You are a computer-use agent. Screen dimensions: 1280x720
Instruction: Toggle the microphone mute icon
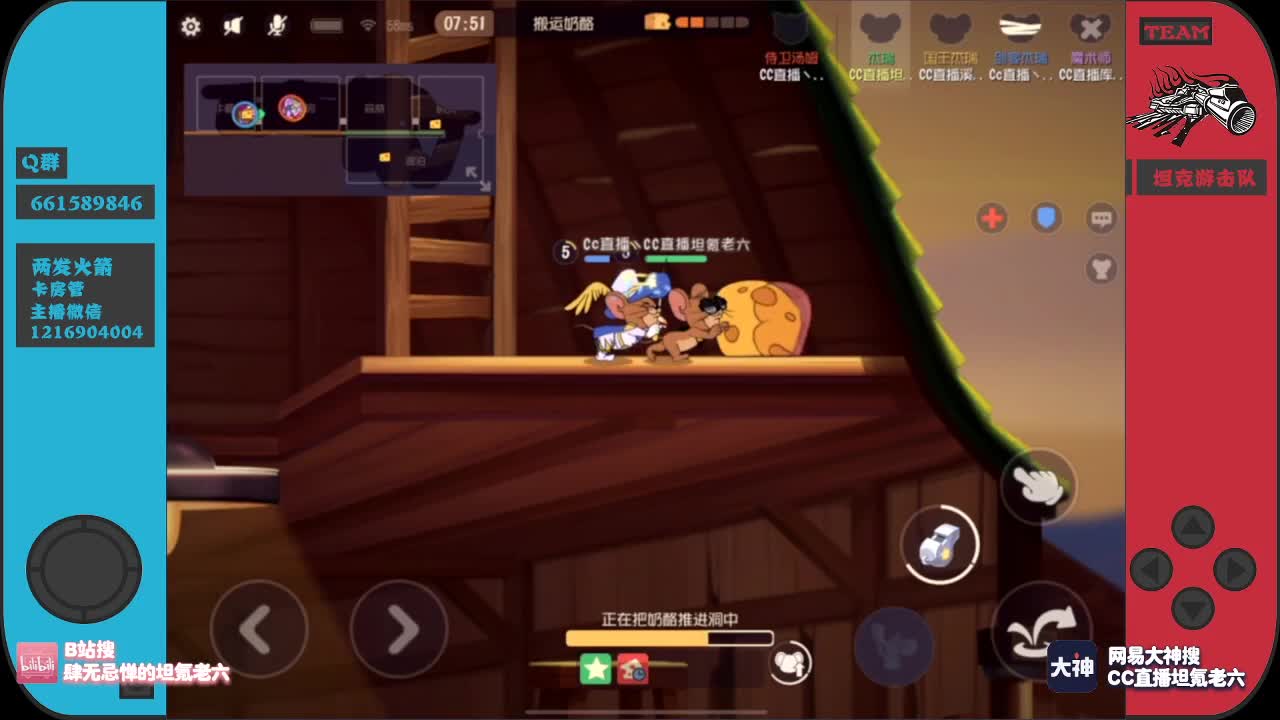(277, 27)
